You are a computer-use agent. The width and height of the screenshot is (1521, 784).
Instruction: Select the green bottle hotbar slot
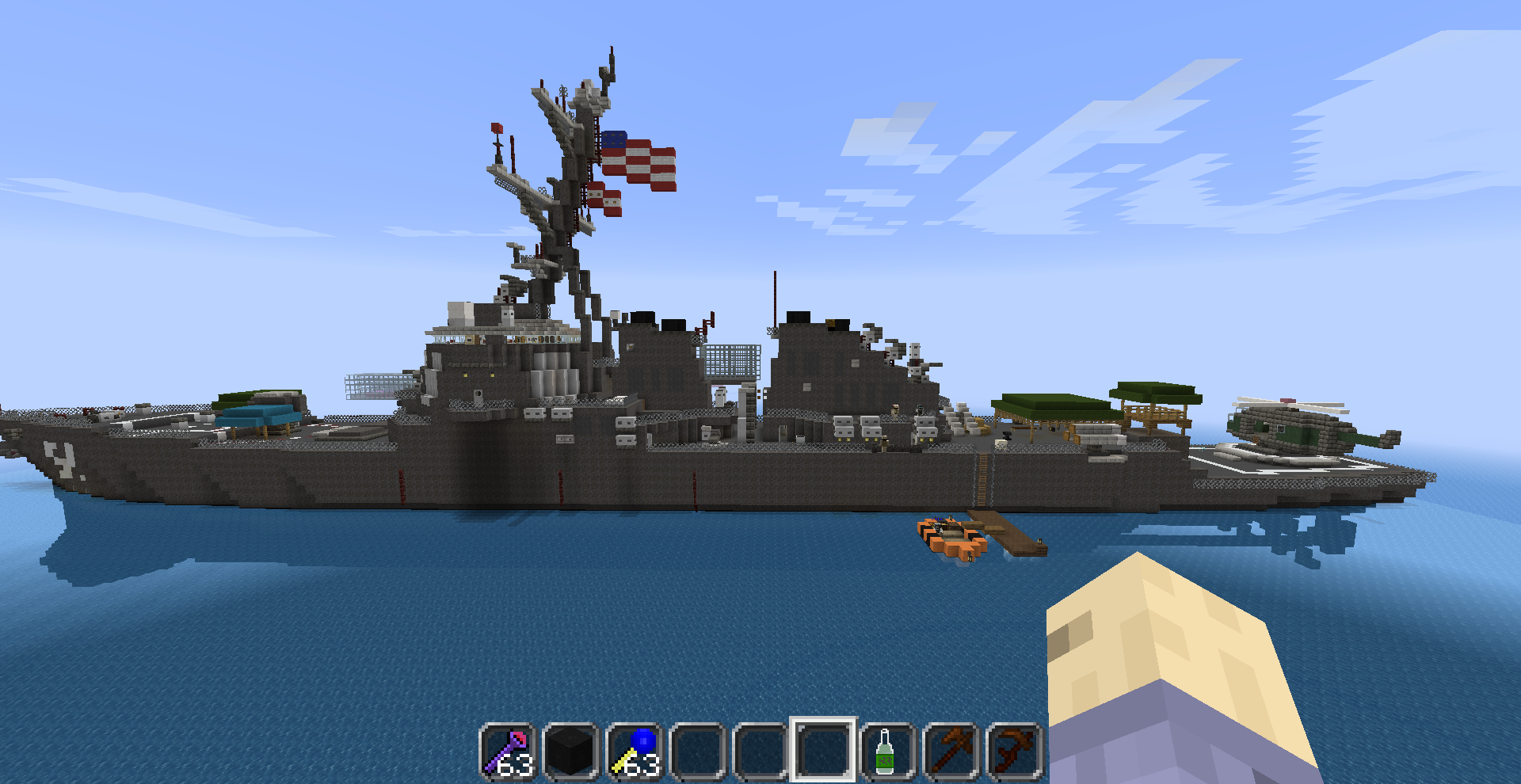click(886, 750)
